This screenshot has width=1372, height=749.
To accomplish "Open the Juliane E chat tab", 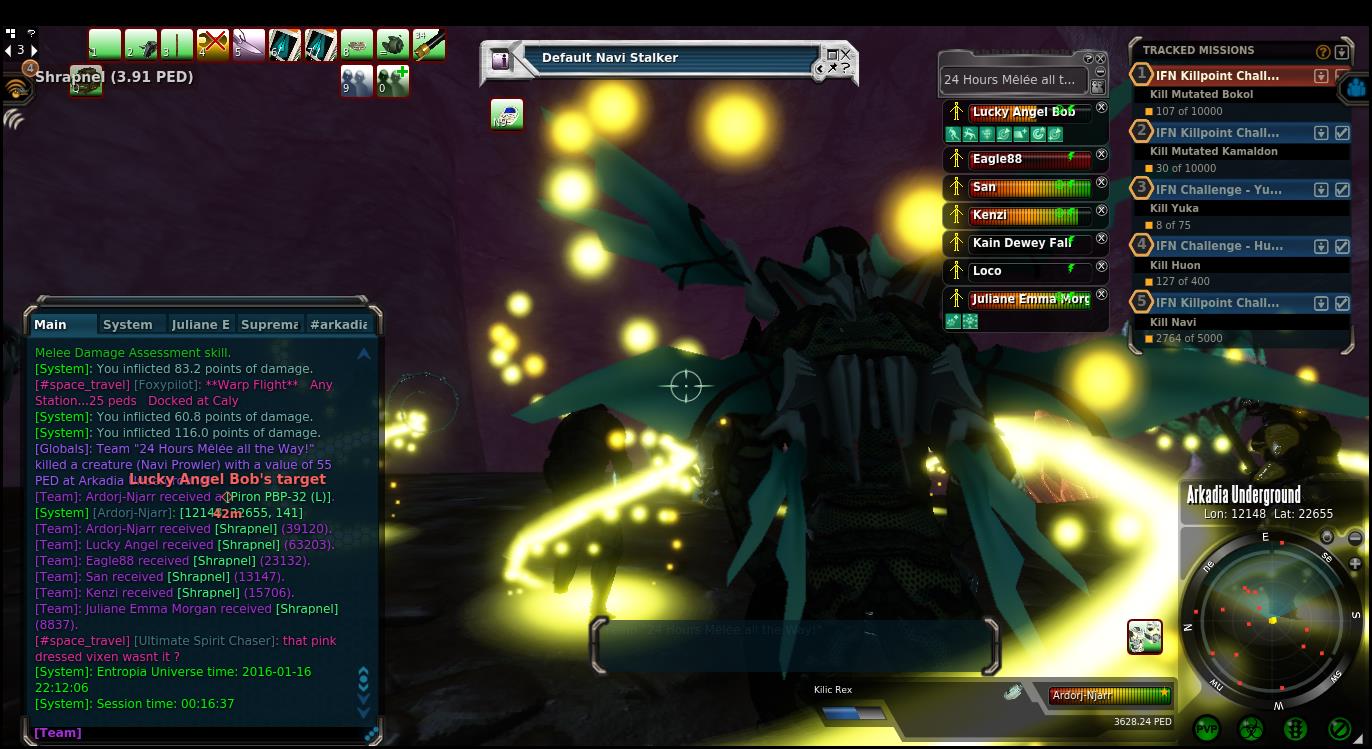I will [200, 325].
